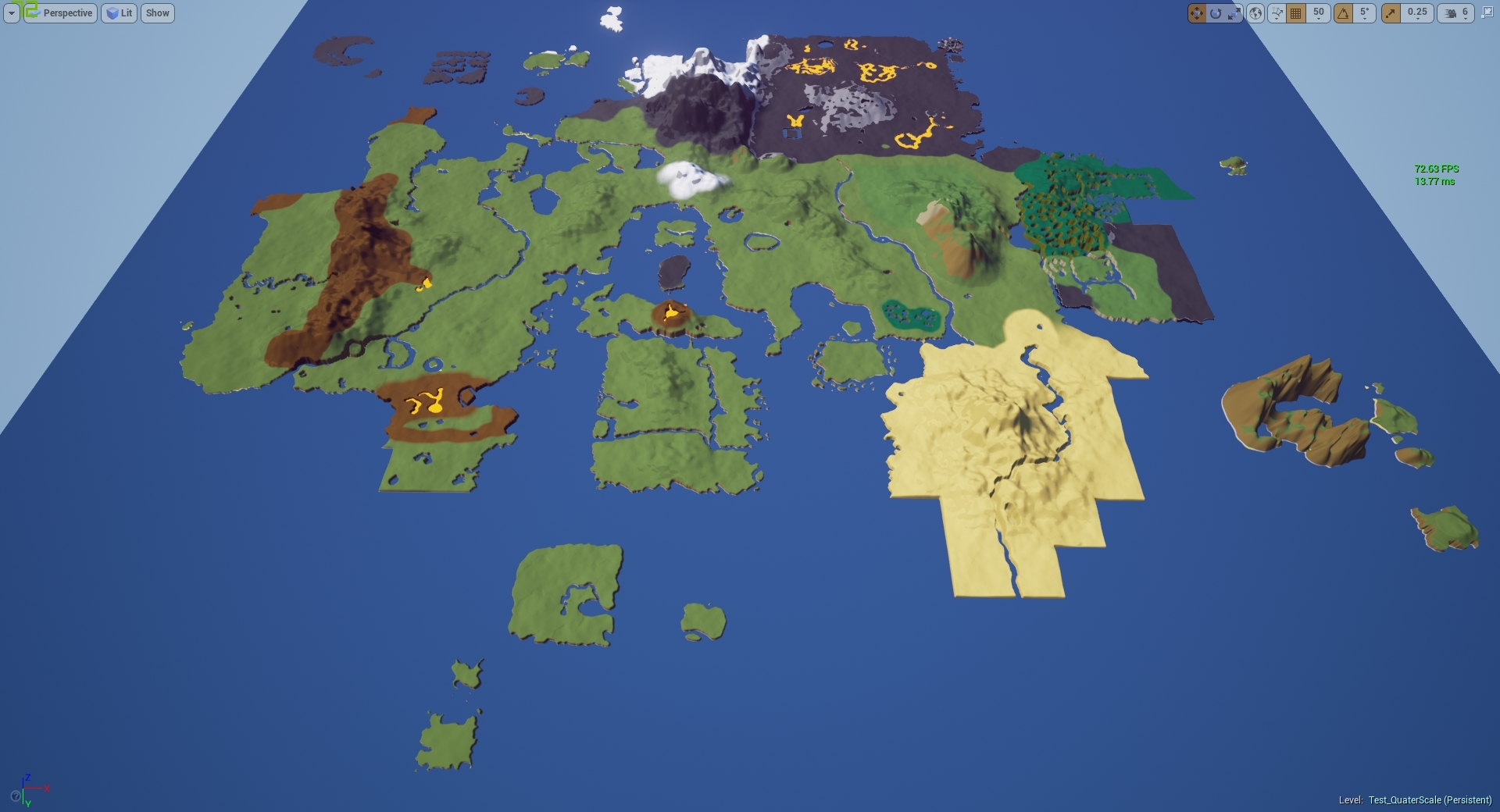1500x812 pixels.
Task: Open the grid snap size dropdown showing 50
Action: 1320,13
